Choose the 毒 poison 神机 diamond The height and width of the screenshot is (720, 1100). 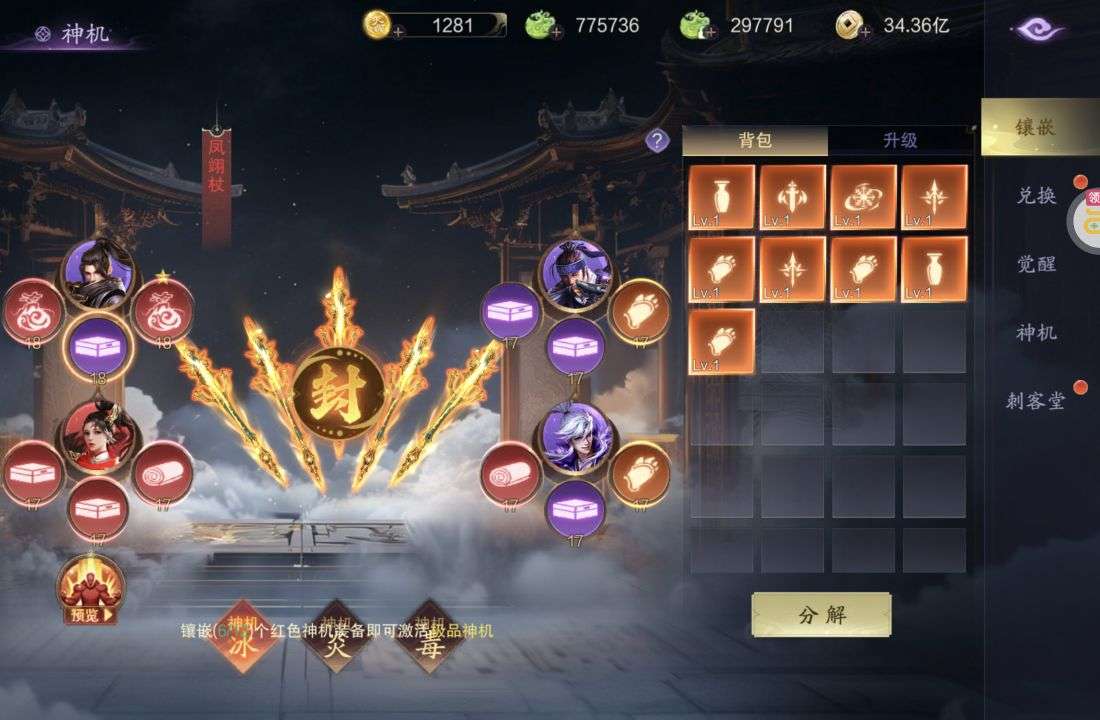[x=429, y=637]
